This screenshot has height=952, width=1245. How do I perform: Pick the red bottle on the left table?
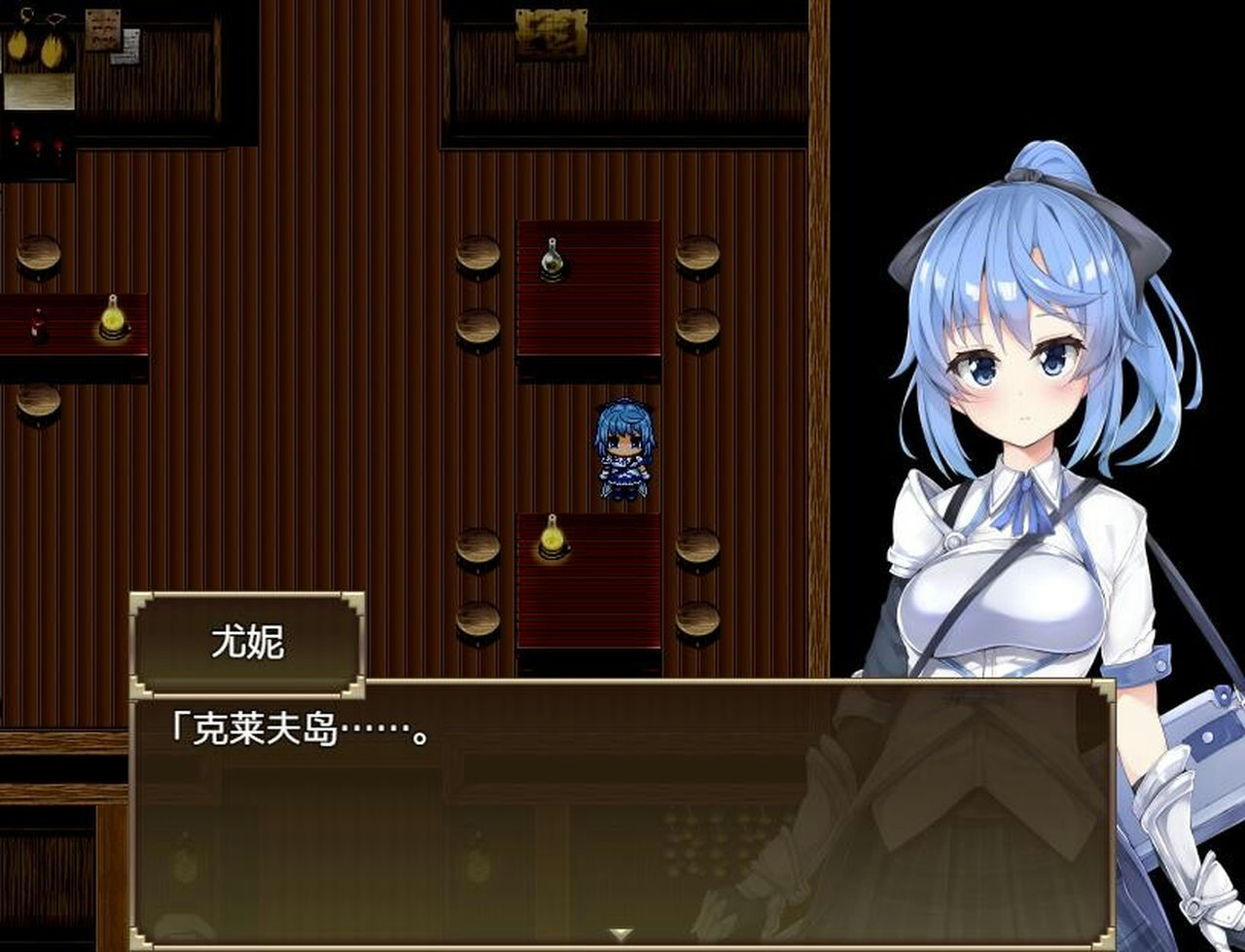pyautogui.click(x=37, y=326)
